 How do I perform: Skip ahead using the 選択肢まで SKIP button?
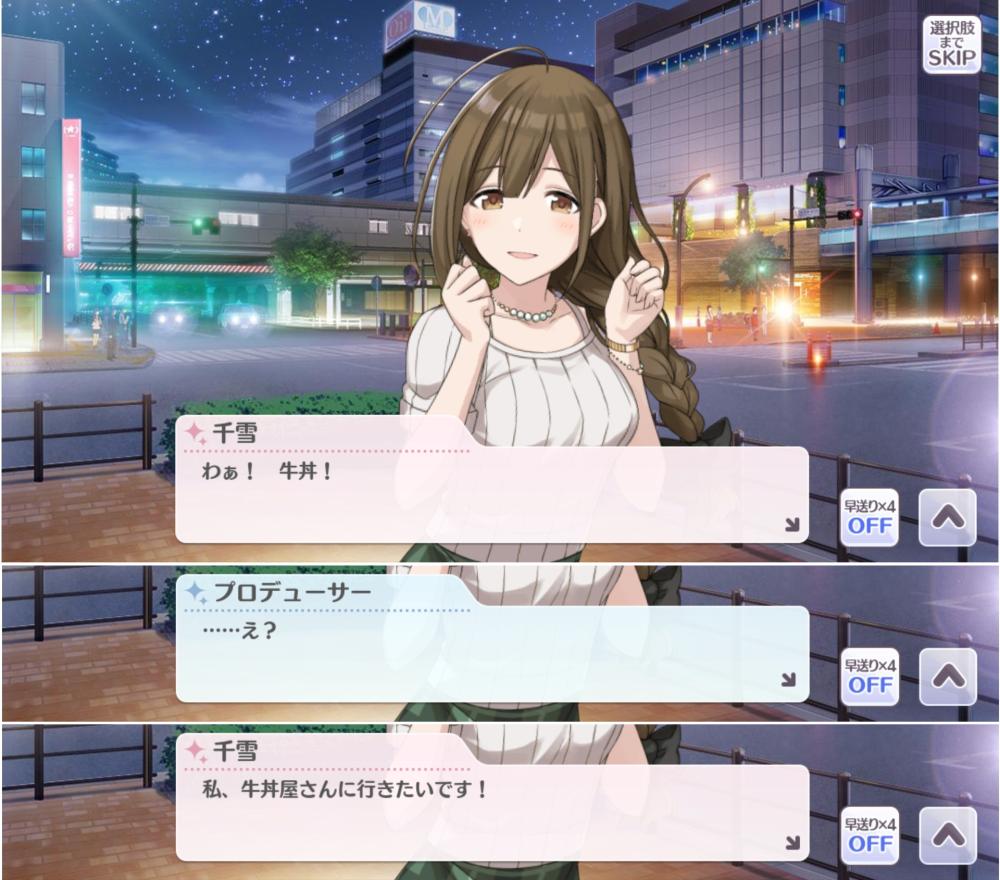tap(951, 44)
